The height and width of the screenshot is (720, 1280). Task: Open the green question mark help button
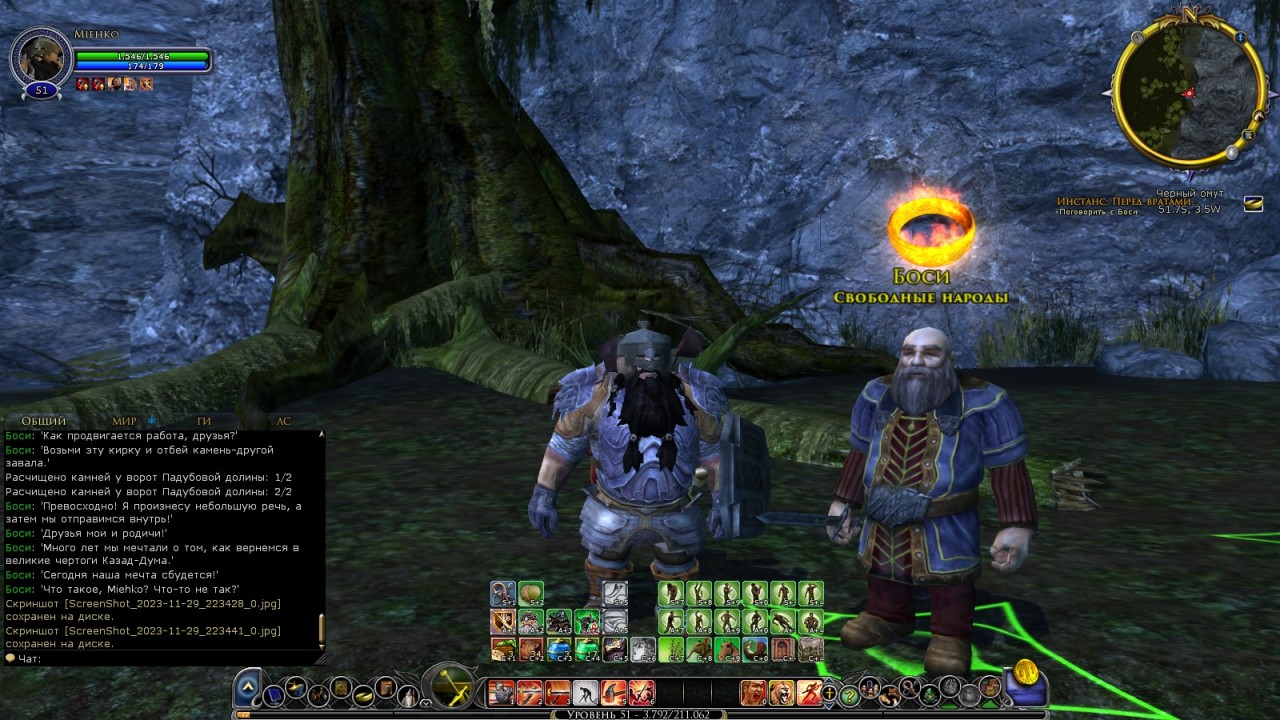coord(849,694)
